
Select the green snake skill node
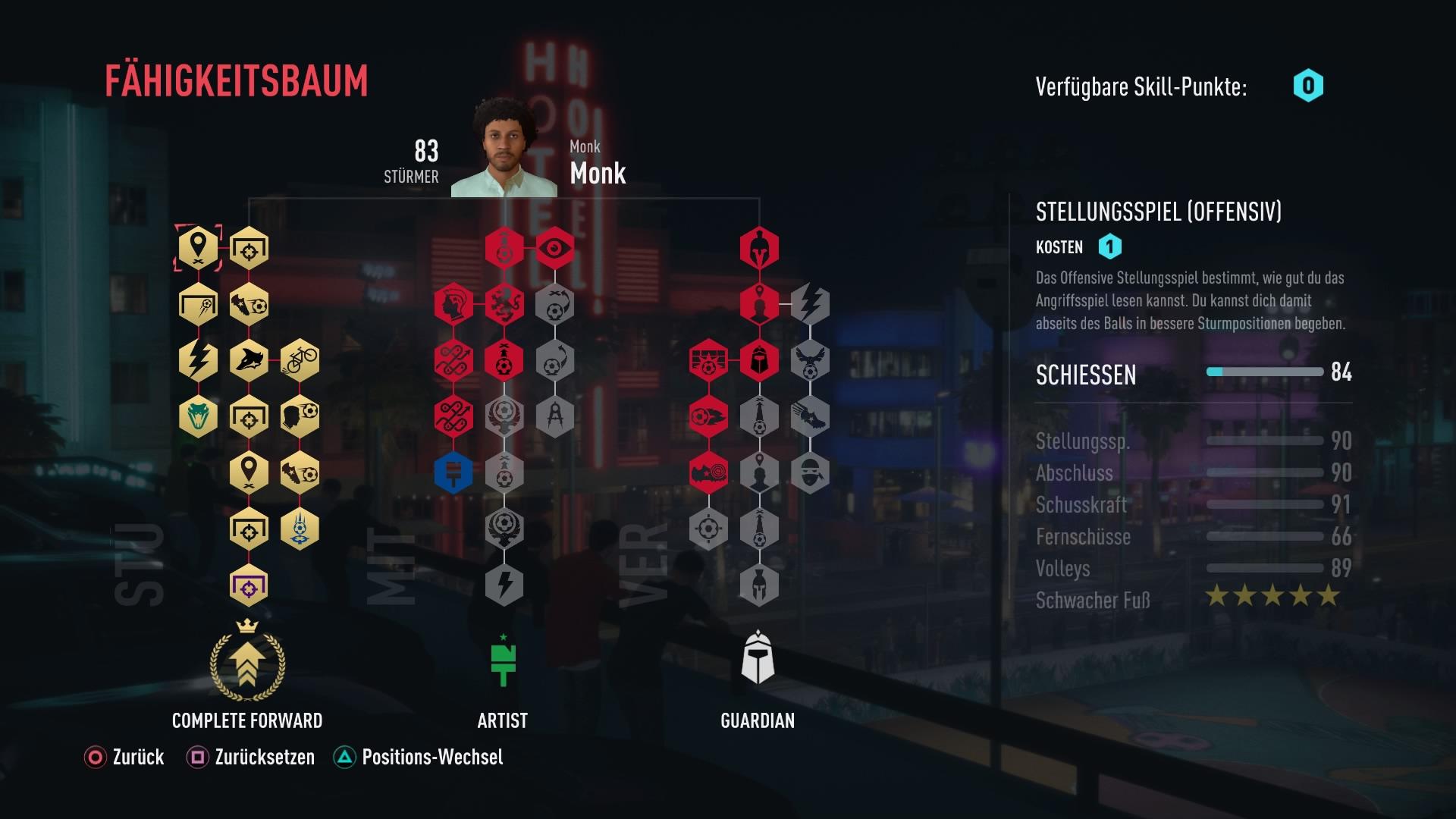pyautogui.click(x=198, y=416)
